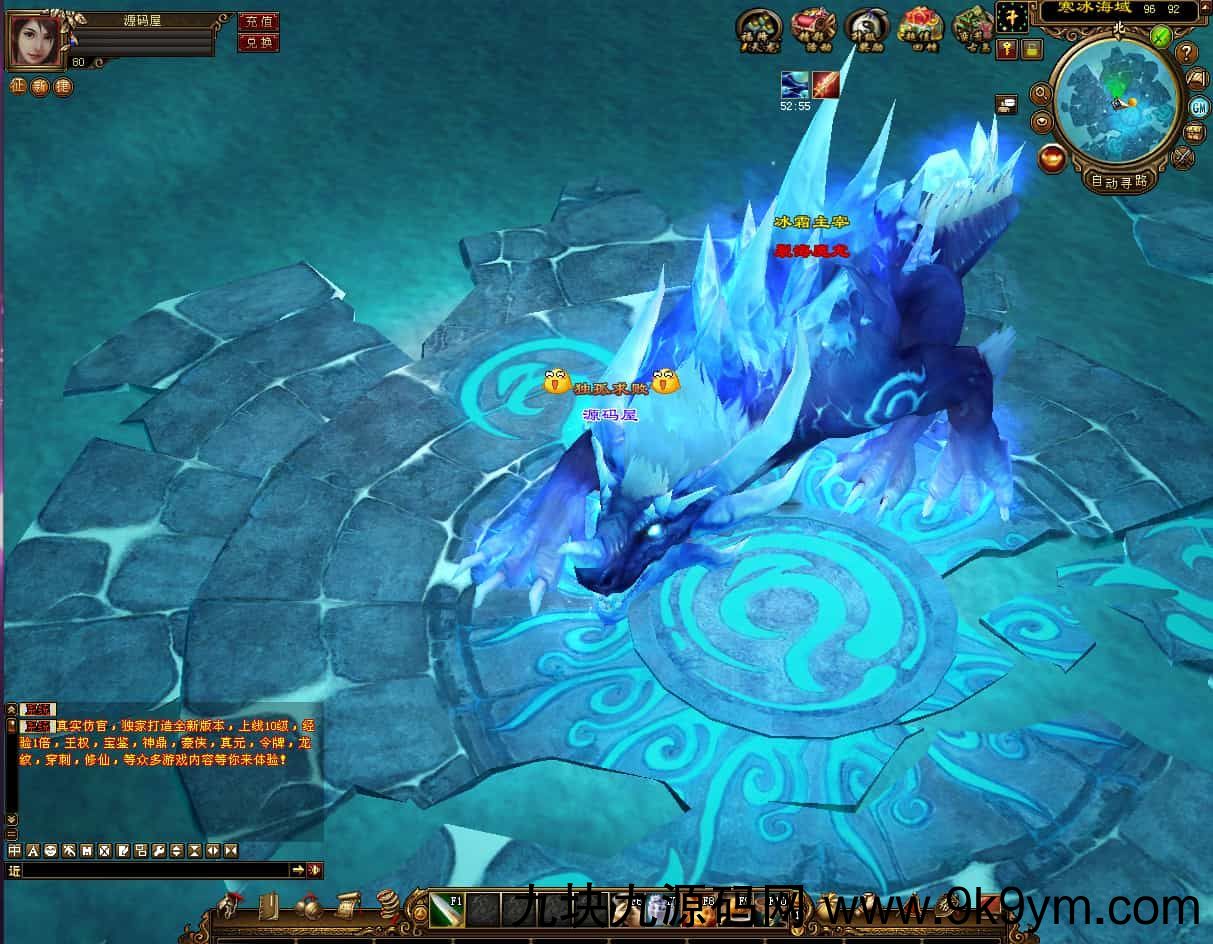Activate 自动寻路 auto-pathfinding
This screenshot has width=1213, height=944.
[1119, 181]
